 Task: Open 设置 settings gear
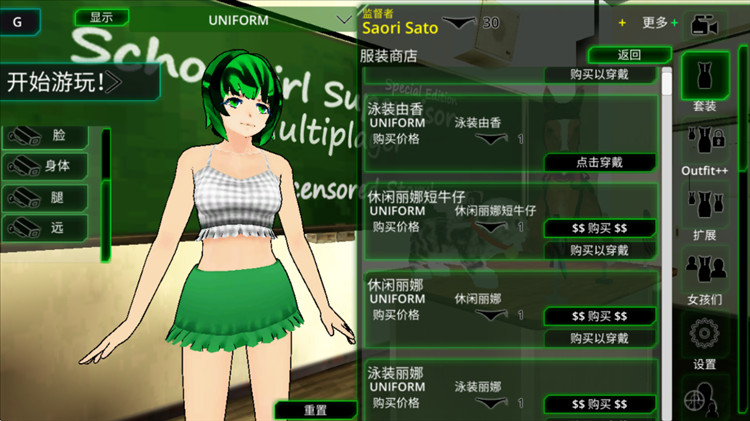(704, 340)
